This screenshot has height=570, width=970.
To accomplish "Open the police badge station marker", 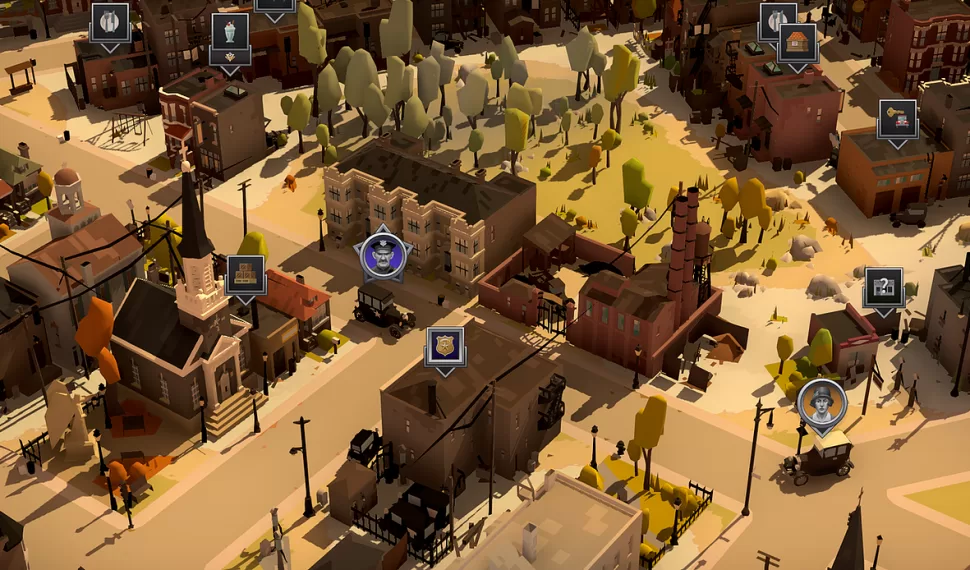I will coord(445,346).
